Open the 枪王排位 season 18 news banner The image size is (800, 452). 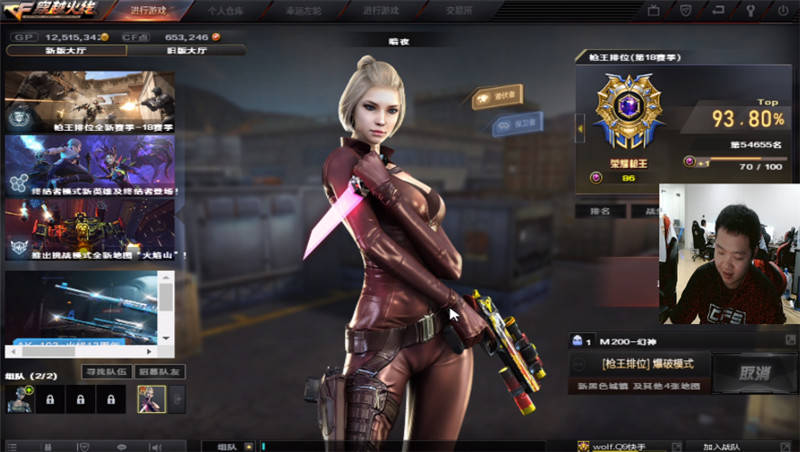tap(89, 102)
